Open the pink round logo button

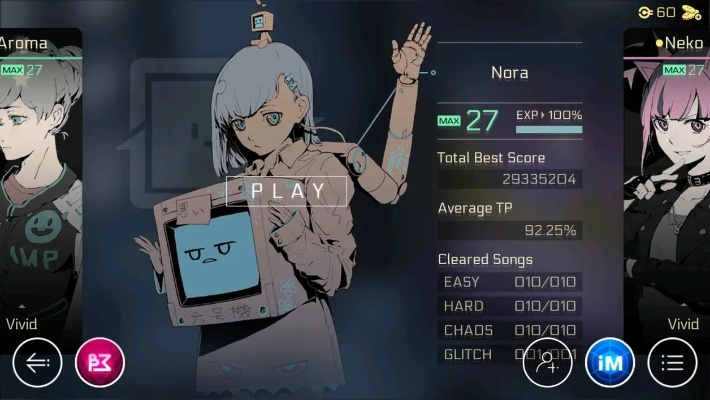tap(100, 363)
